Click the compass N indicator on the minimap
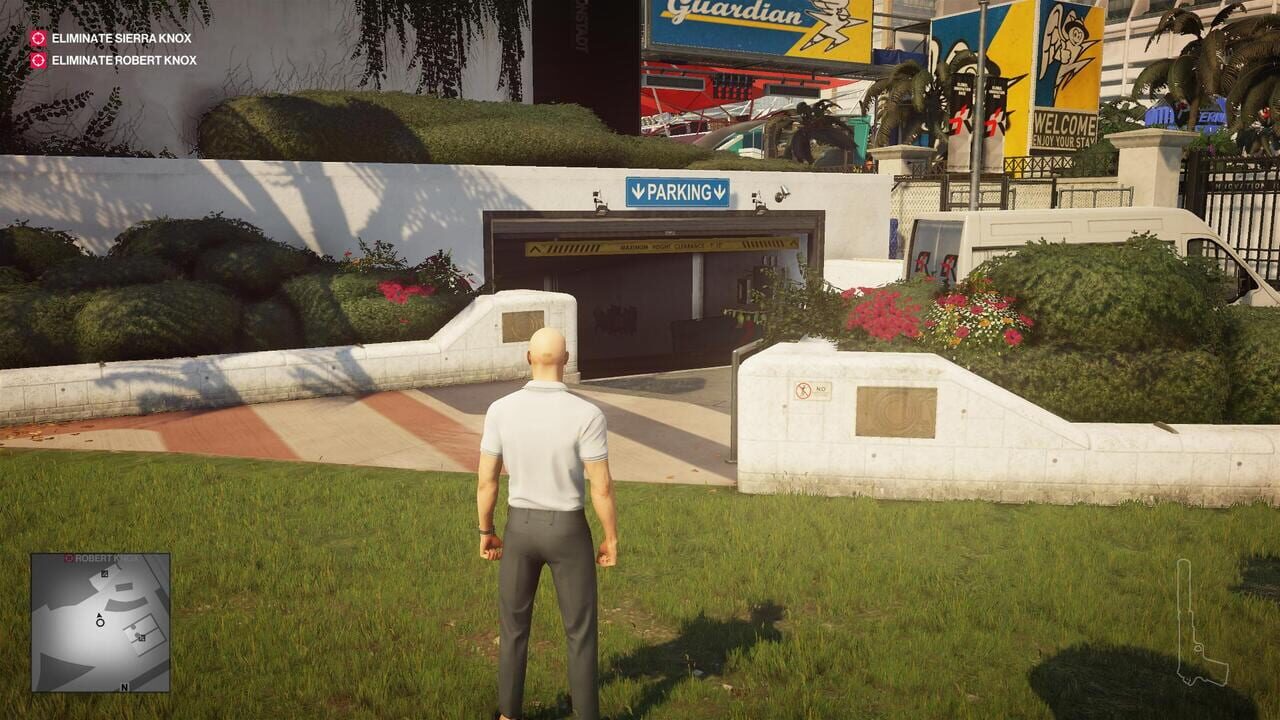This screenshot has width=1280, height=720. (124, 687)
